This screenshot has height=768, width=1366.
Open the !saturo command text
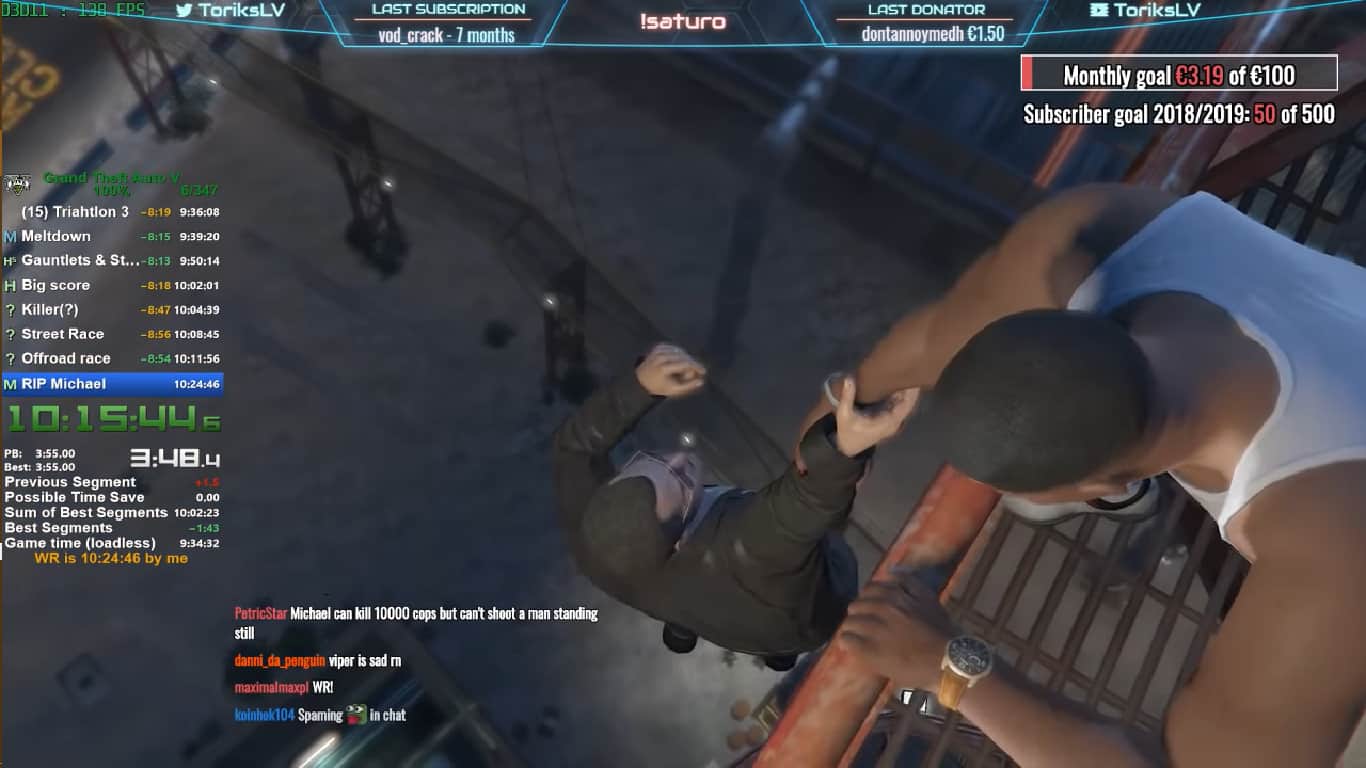[683, 21]
